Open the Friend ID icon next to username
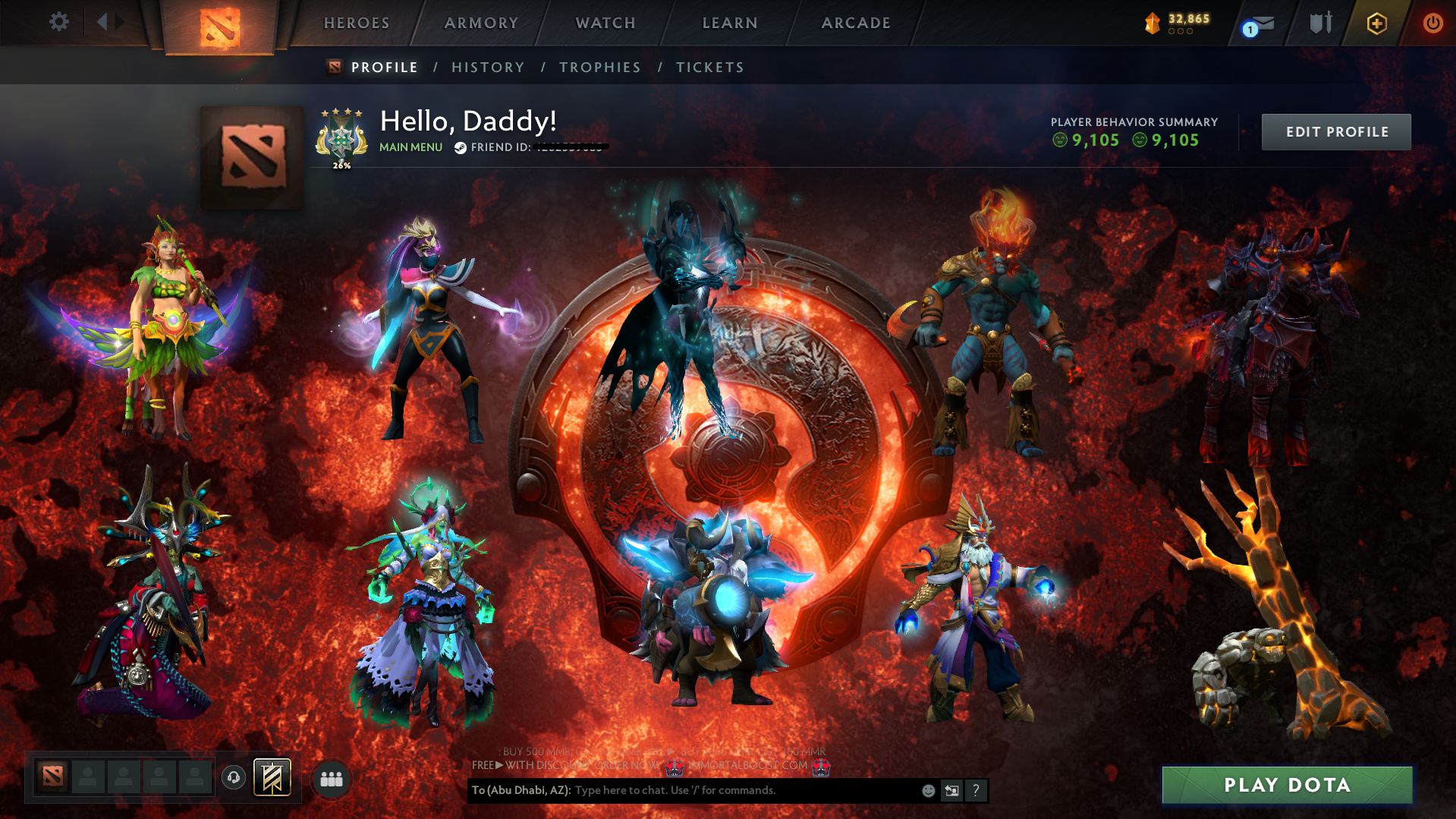The height and width of the screenshot is (819, 1456). coord(460,147)
